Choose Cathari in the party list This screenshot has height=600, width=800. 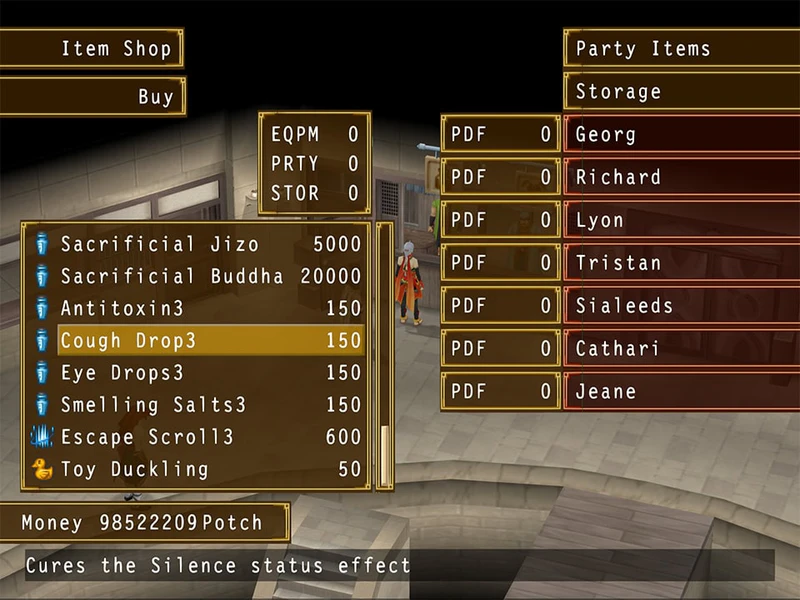(680, 349)
